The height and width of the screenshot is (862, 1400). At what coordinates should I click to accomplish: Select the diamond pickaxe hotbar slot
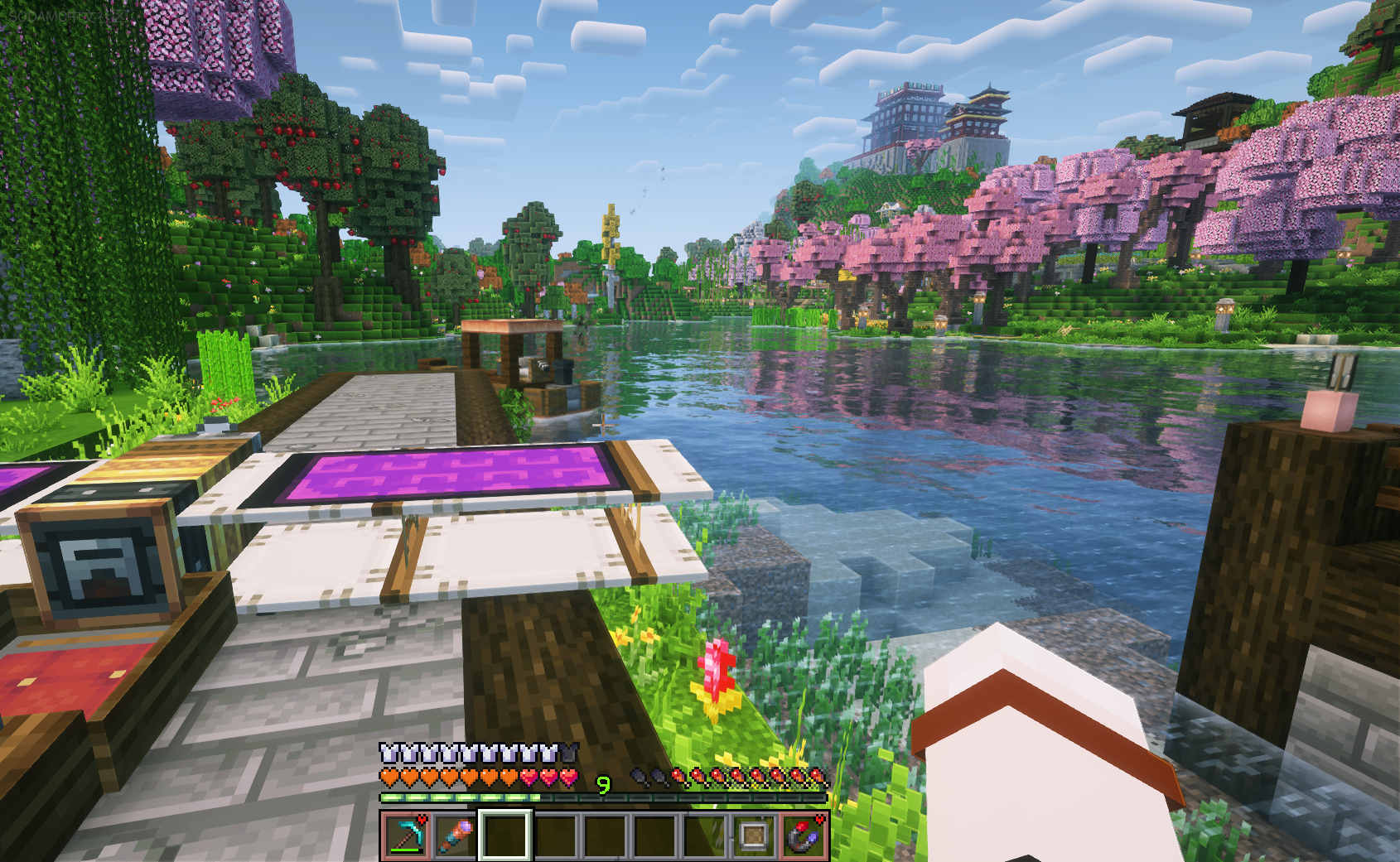[x=406, y=835]
